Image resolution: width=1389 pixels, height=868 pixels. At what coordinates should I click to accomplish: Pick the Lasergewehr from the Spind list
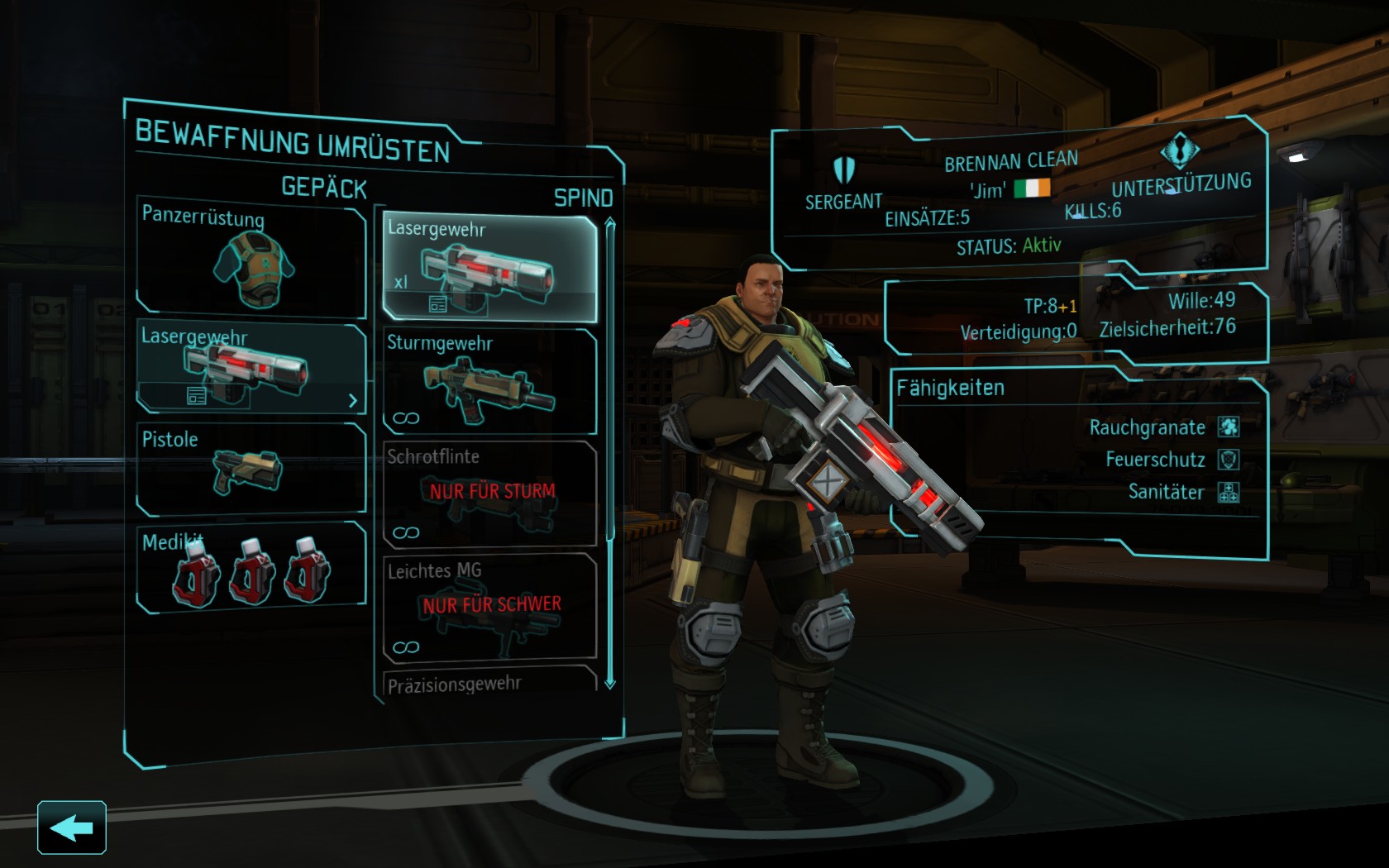tap(489, 266)
